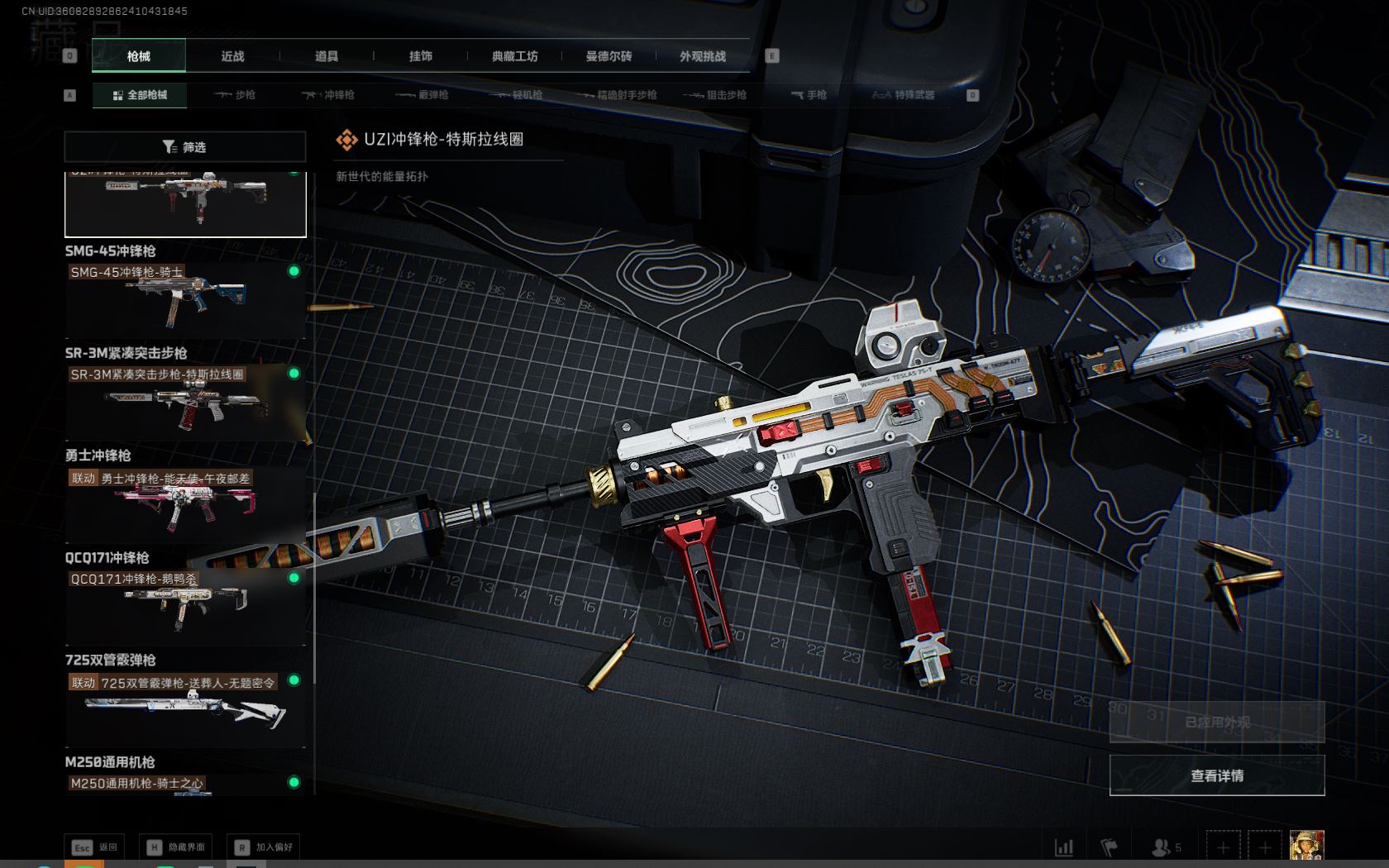Image resolution: width=1389 pixels, height=868 pixels.
Task: Filter by 步枪 rifle category
Action: click(235, 95)
